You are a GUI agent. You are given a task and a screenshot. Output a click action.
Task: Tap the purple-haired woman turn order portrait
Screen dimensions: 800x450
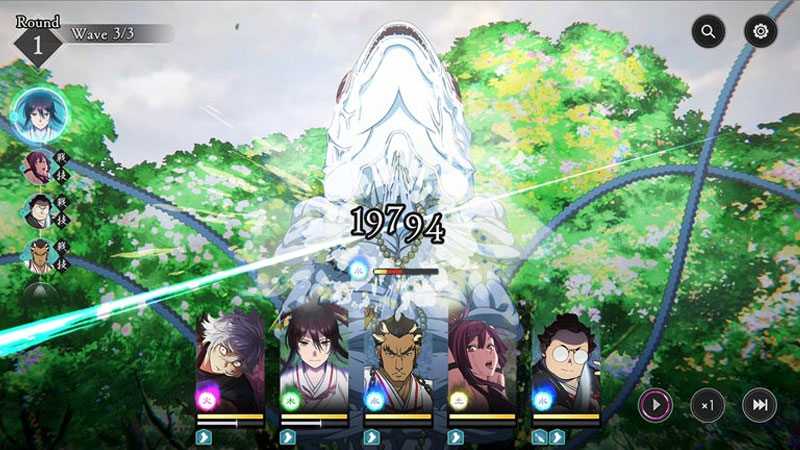(x=38, y=166)
